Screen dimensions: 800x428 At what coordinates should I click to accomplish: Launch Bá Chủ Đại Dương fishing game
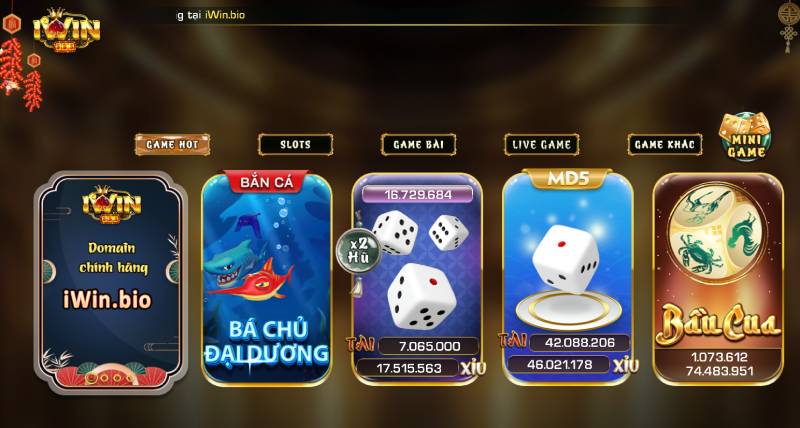tap(266, 279)
